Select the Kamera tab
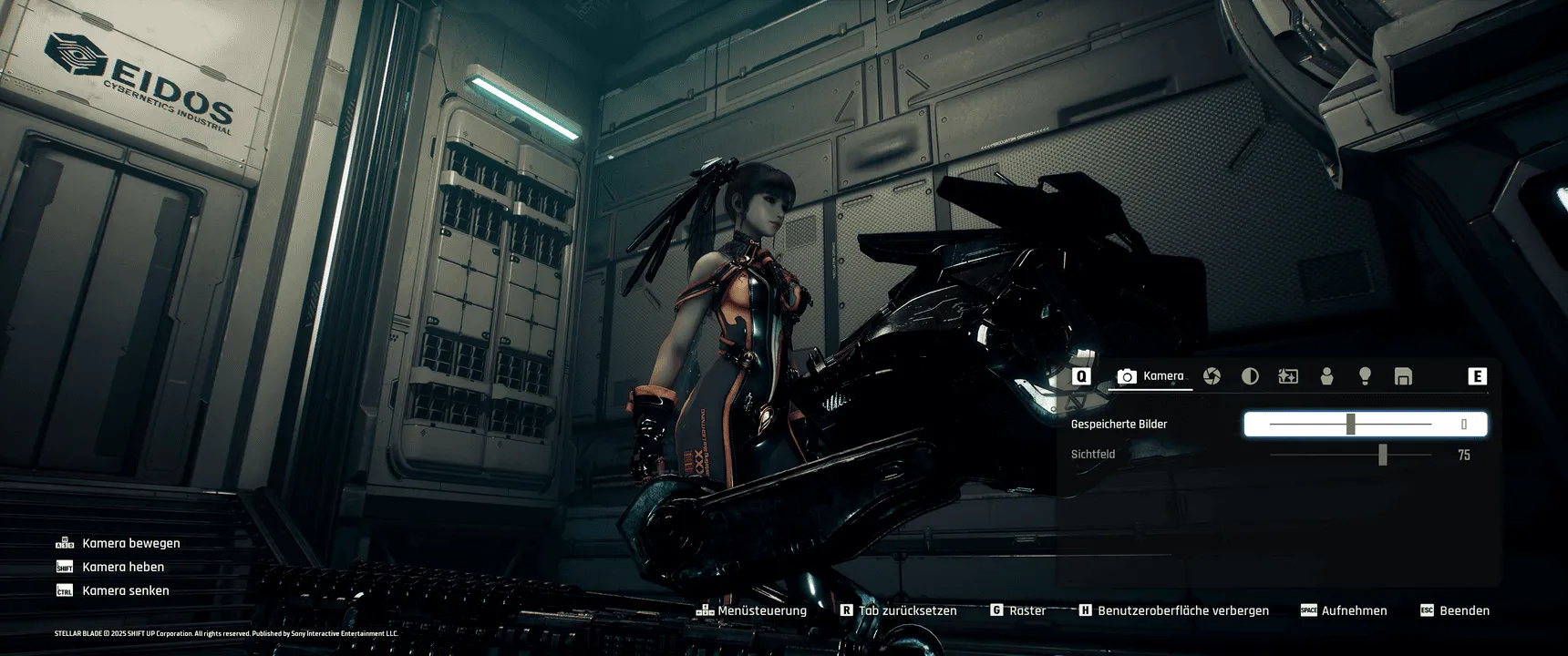The width and height of the screenshot is (1568, 656). 1150,376
